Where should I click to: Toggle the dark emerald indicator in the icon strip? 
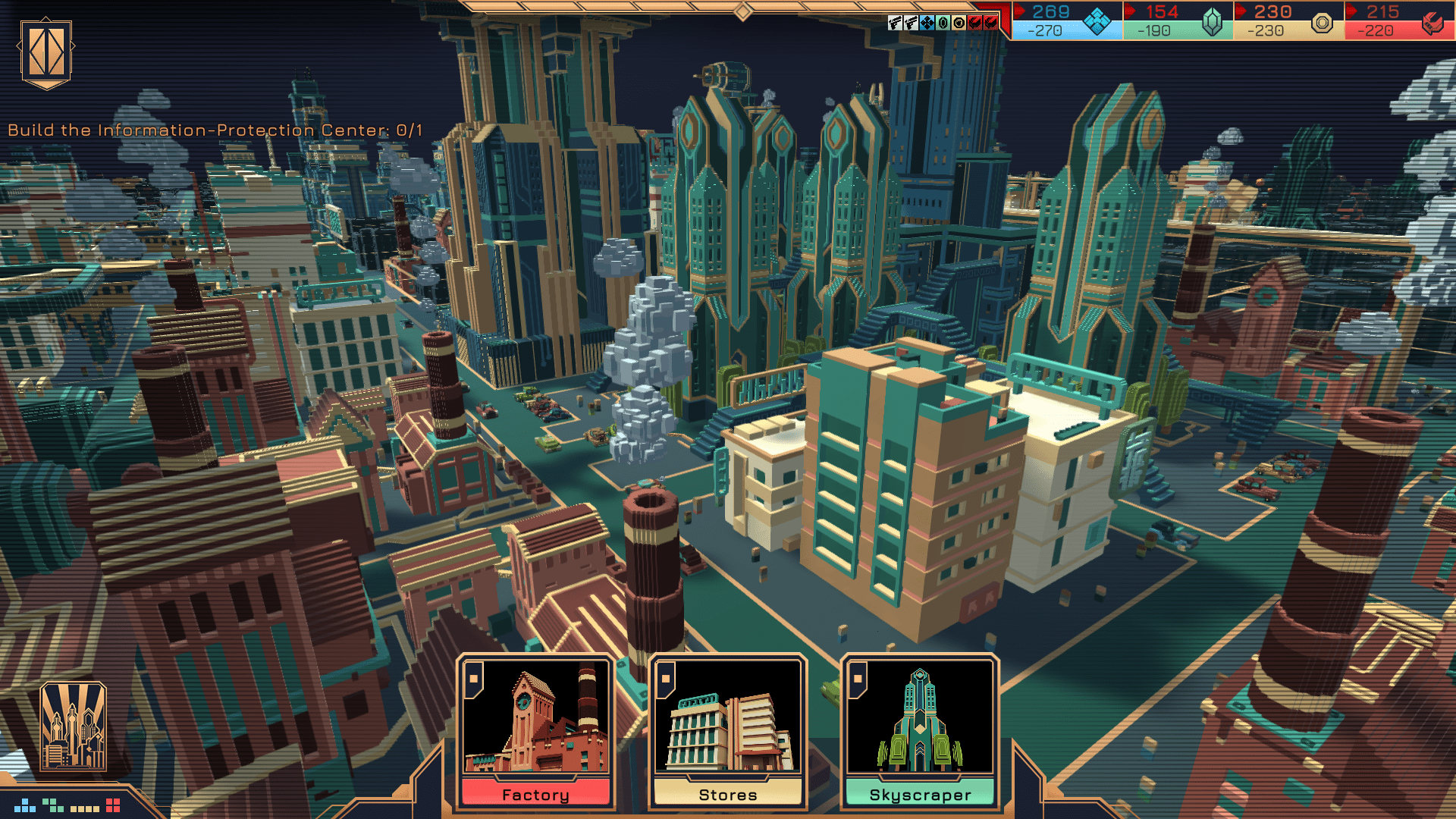(x=943, y=23)
